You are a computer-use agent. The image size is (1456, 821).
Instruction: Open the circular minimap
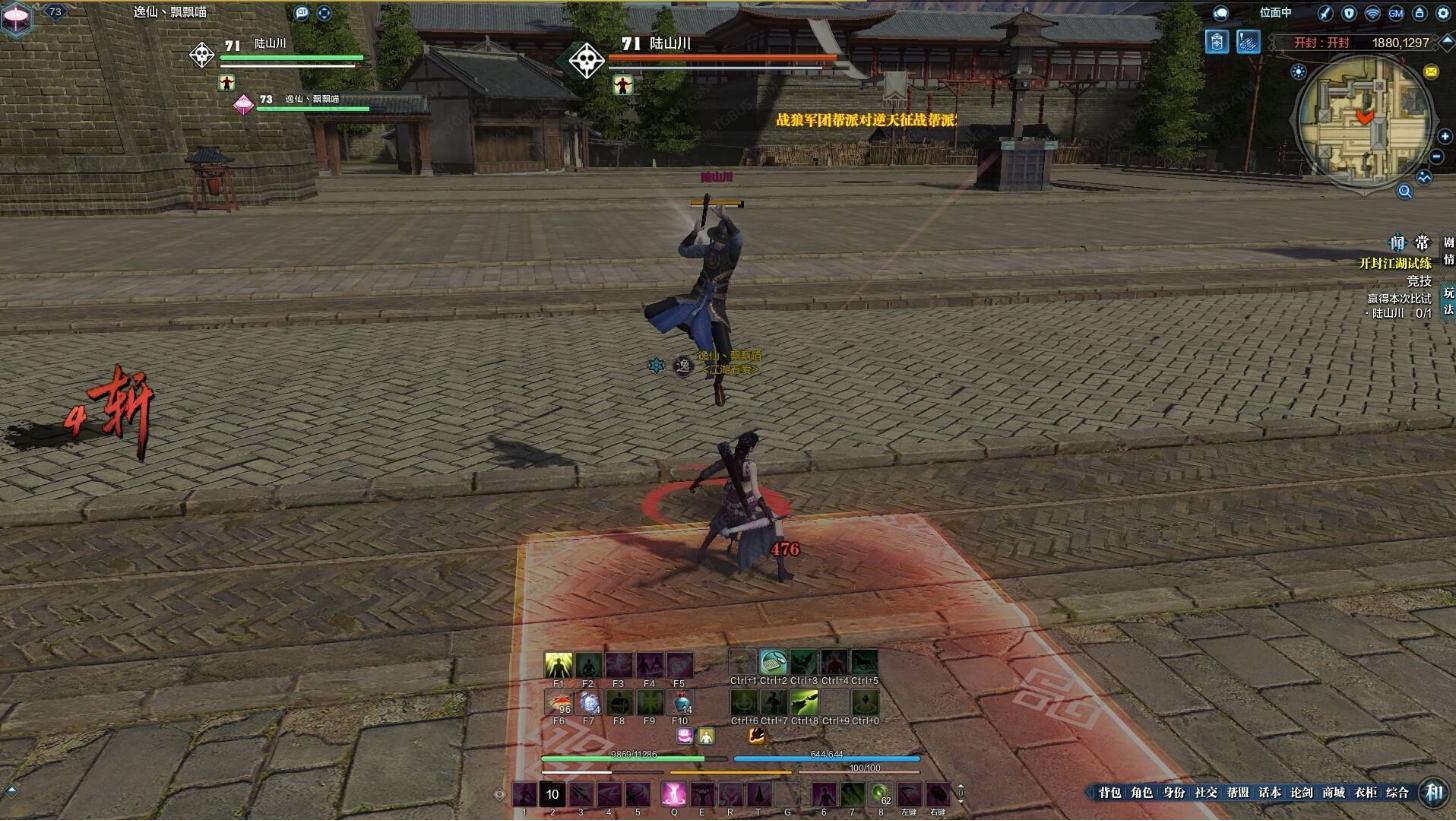(1364, 120)
